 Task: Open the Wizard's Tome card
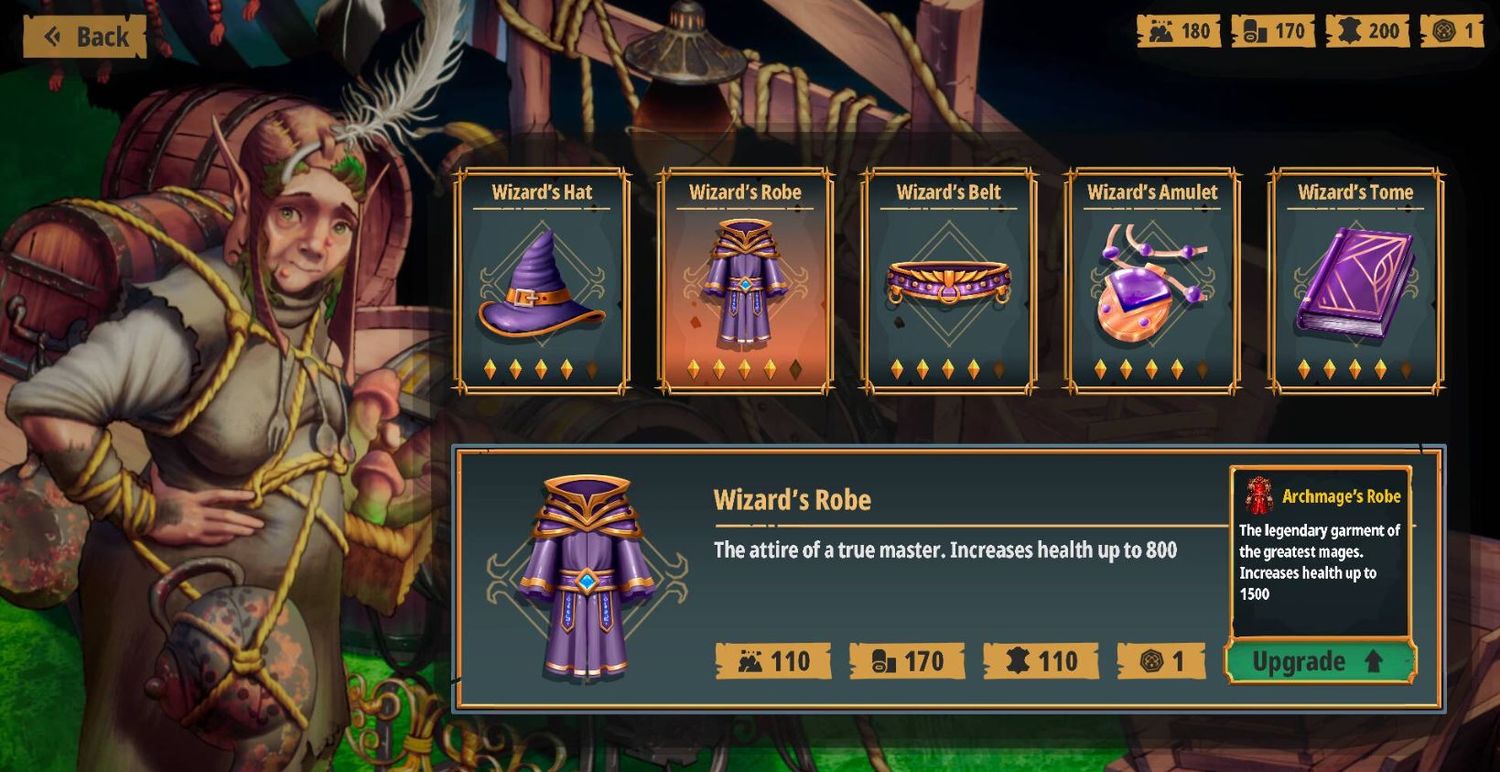[1356, 281]
